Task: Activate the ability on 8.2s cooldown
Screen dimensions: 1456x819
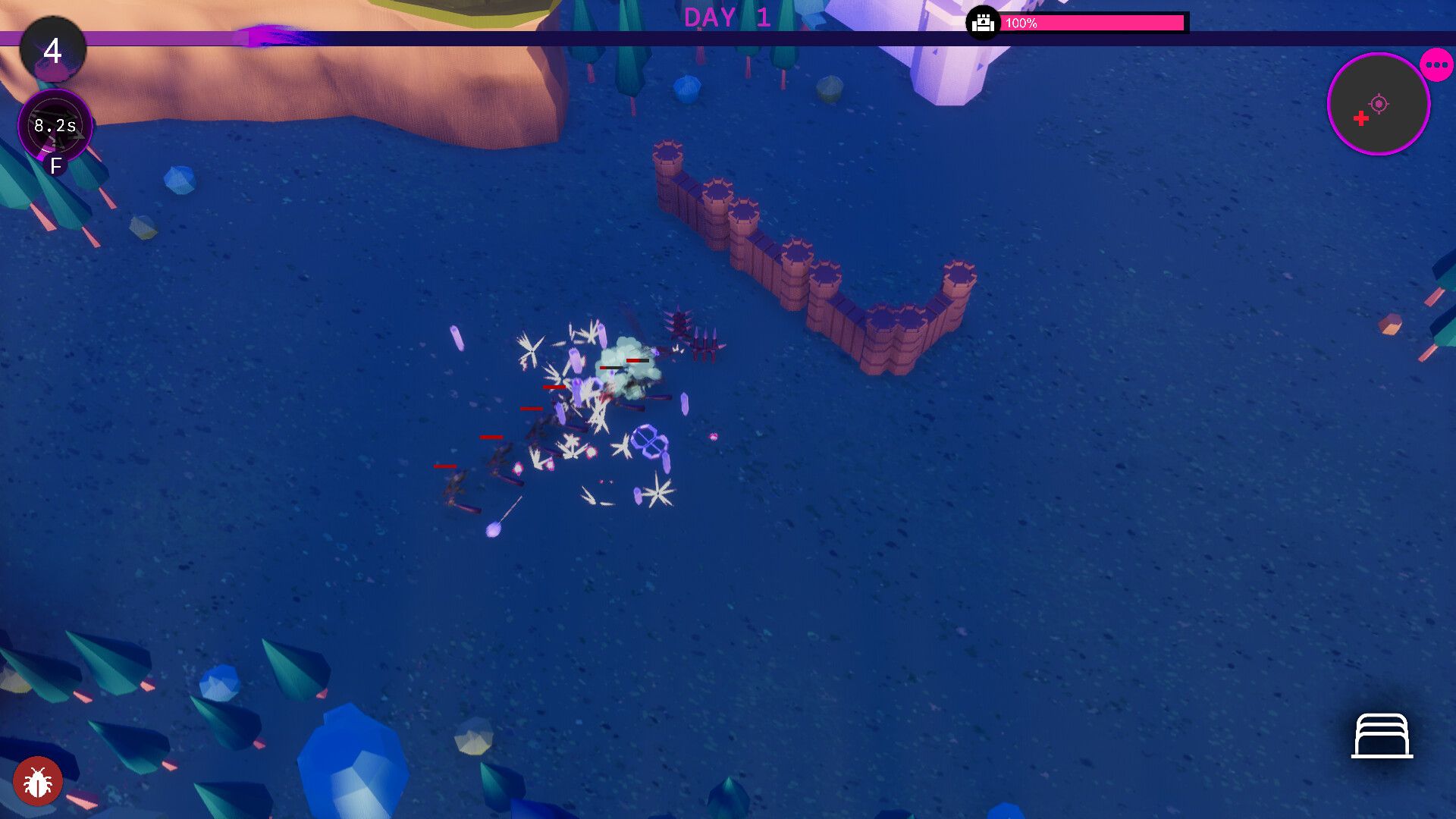Action: [x=55, y=126]
